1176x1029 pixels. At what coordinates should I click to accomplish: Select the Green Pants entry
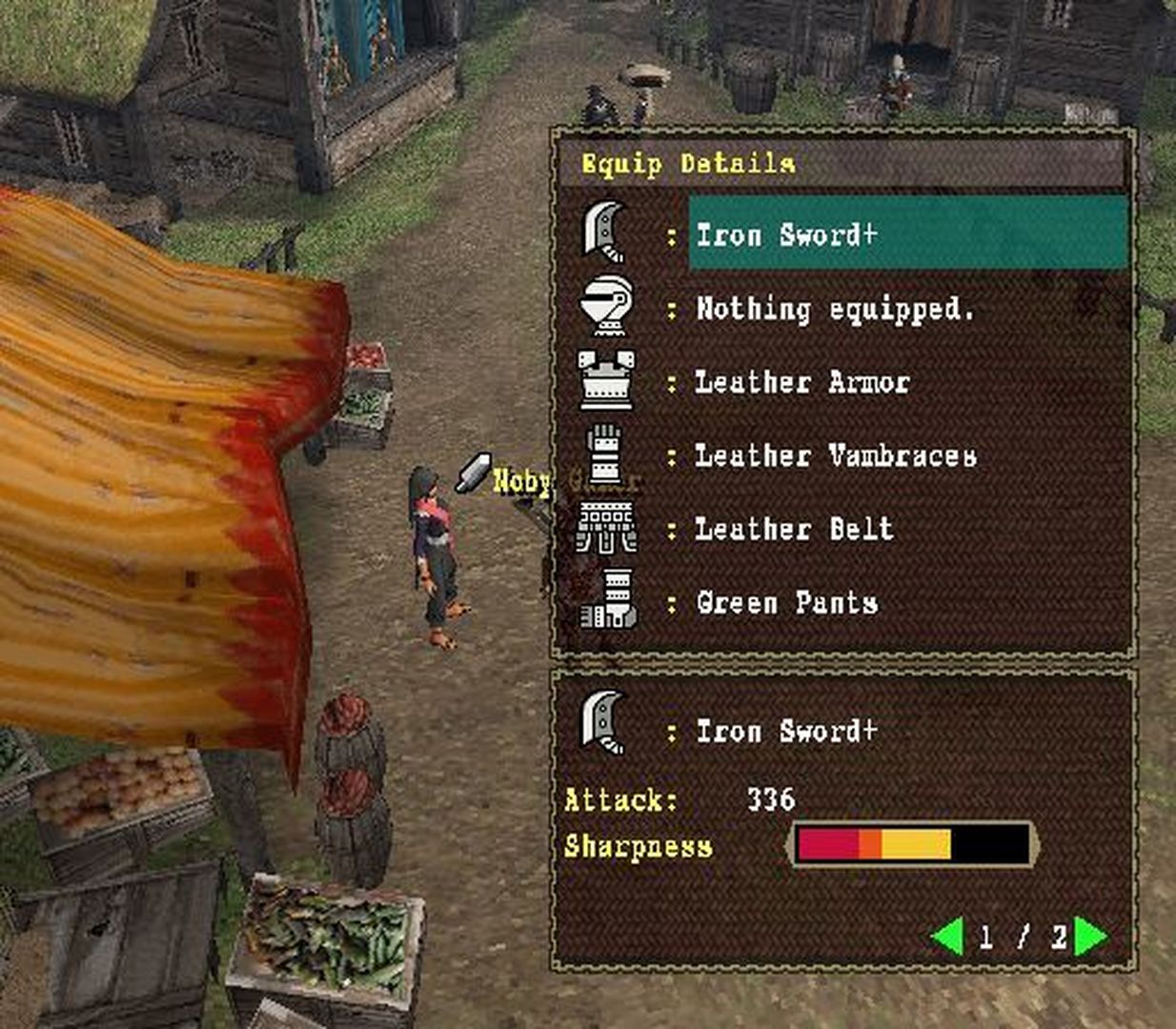[786, 602]
